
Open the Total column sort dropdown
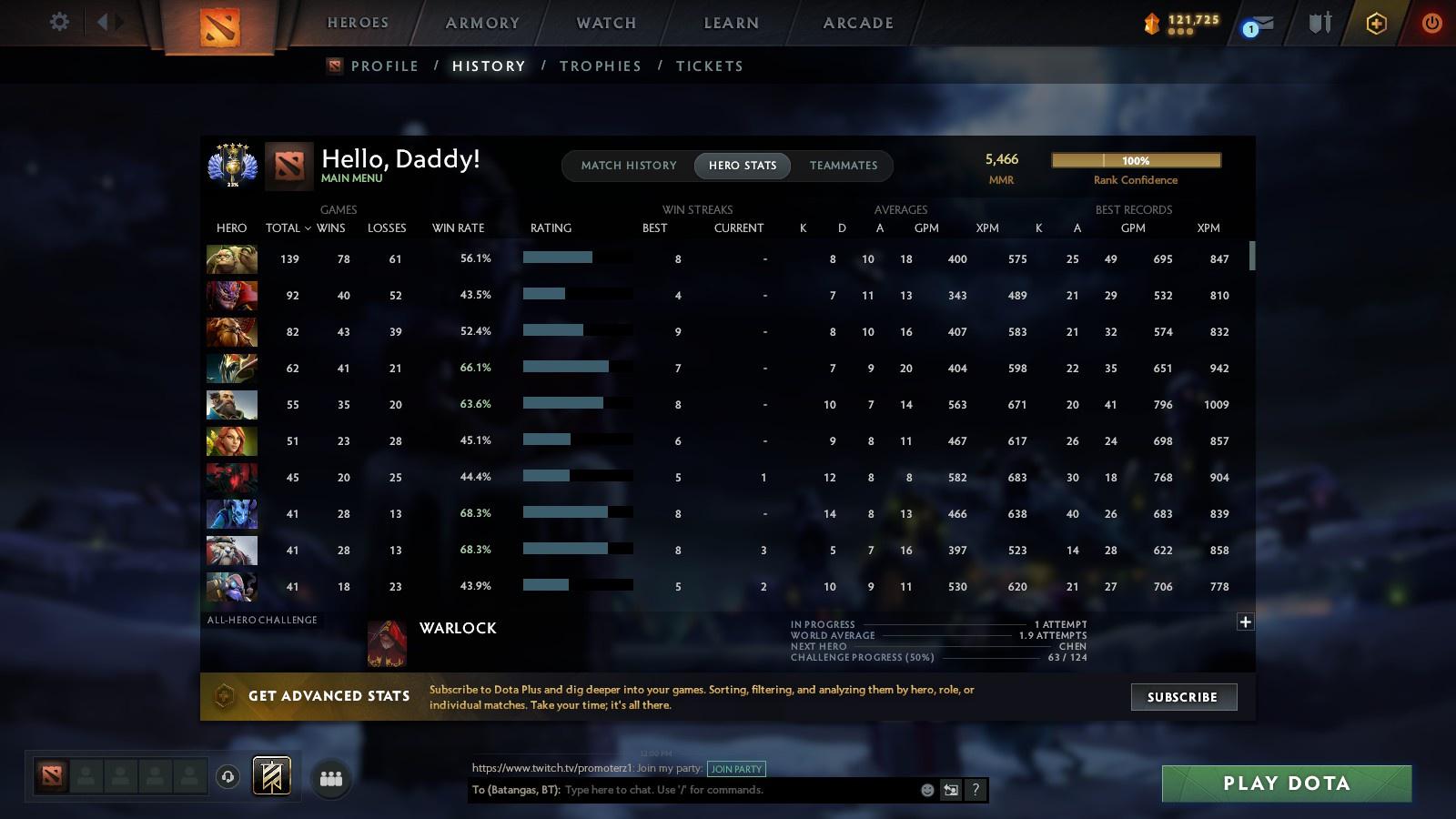(288, 228)
